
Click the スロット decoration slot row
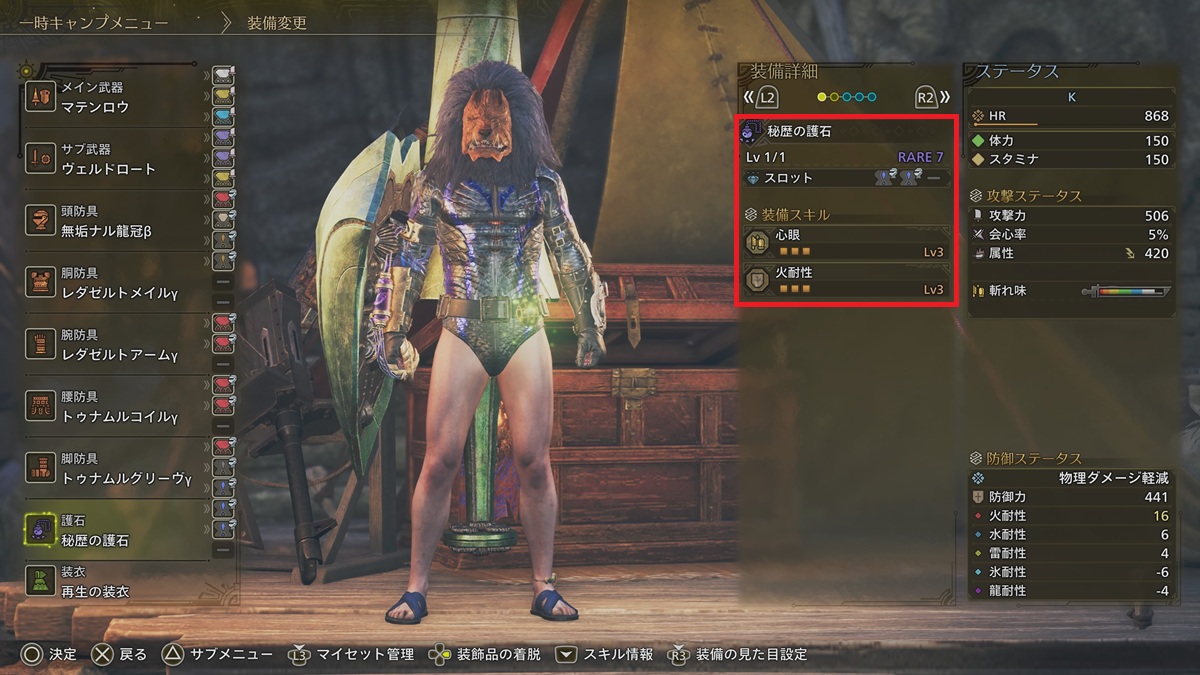point(846,178)
